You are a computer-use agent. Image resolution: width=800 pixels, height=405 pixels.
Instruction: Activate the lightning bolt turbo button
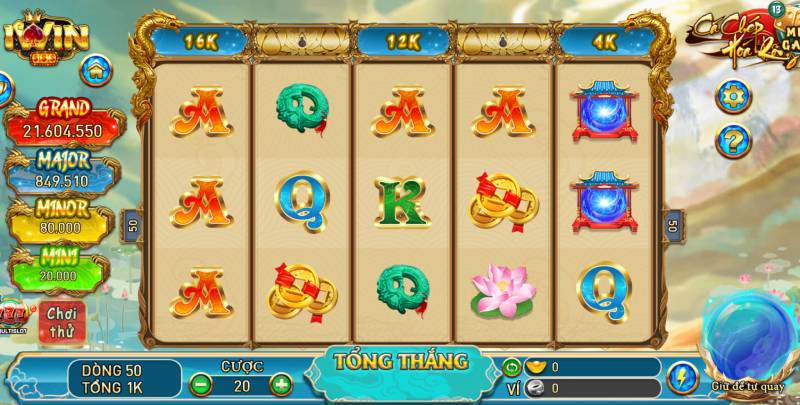682,377
